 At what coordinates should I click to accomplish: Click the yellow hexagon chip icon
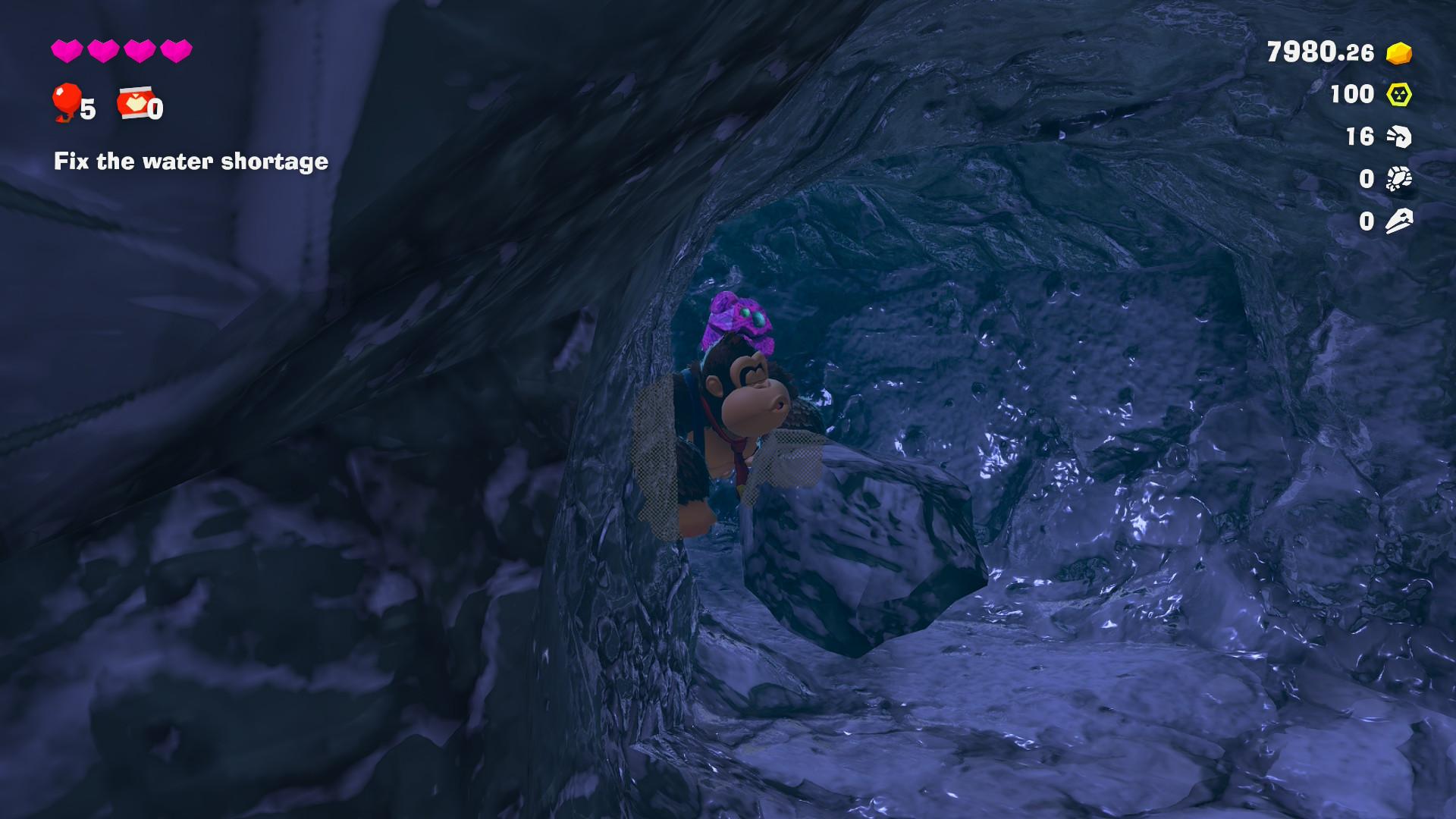click(1398, 95)
